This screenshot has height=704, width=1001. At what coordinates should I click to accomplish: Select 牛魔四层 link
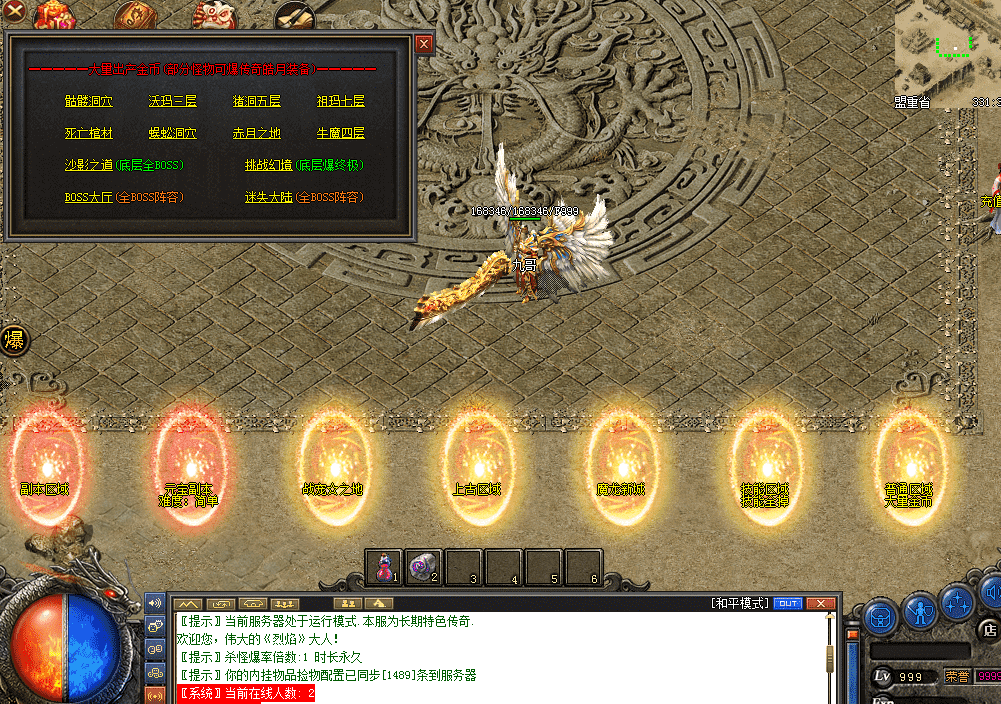(340, 133)
